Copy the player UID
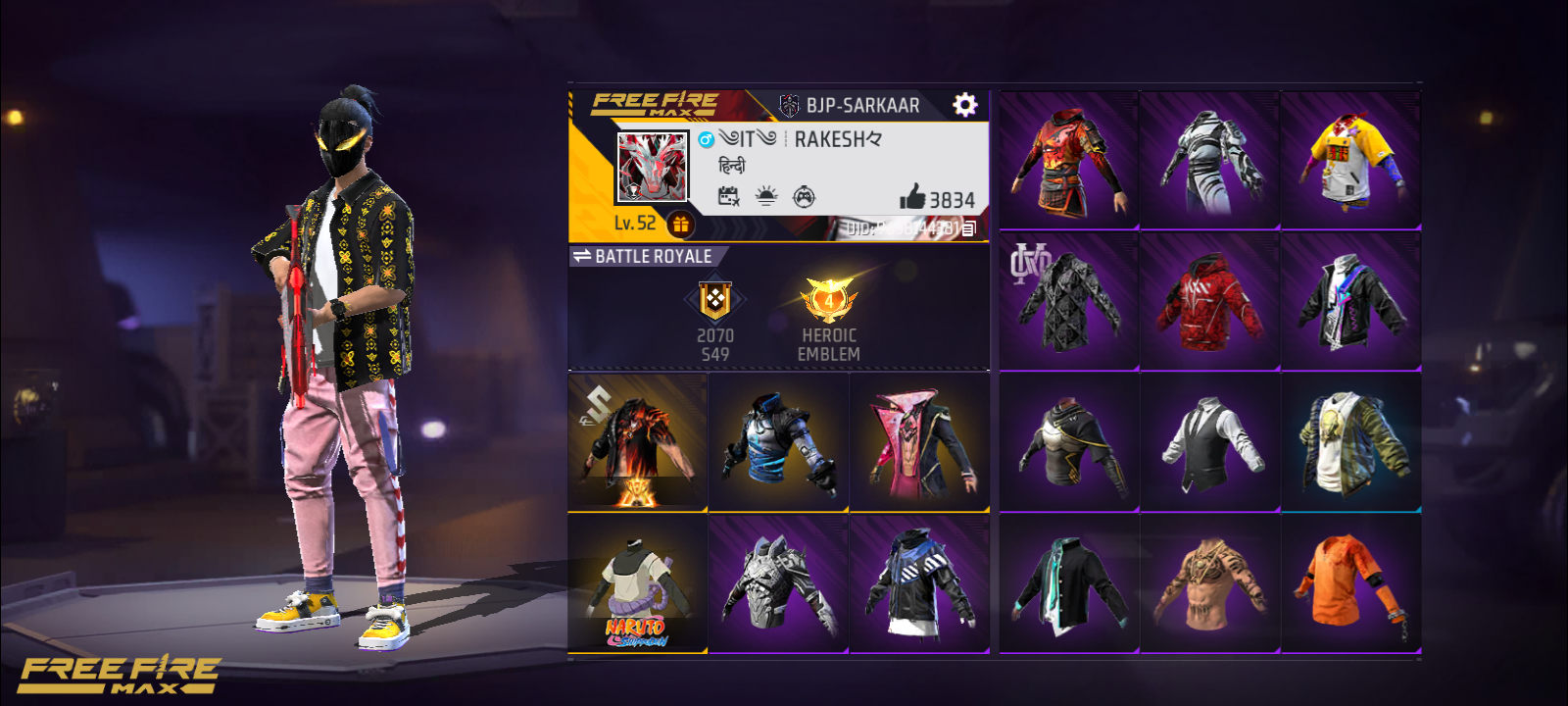Viewport: 1568px width, 706px height. pos(968,228)
